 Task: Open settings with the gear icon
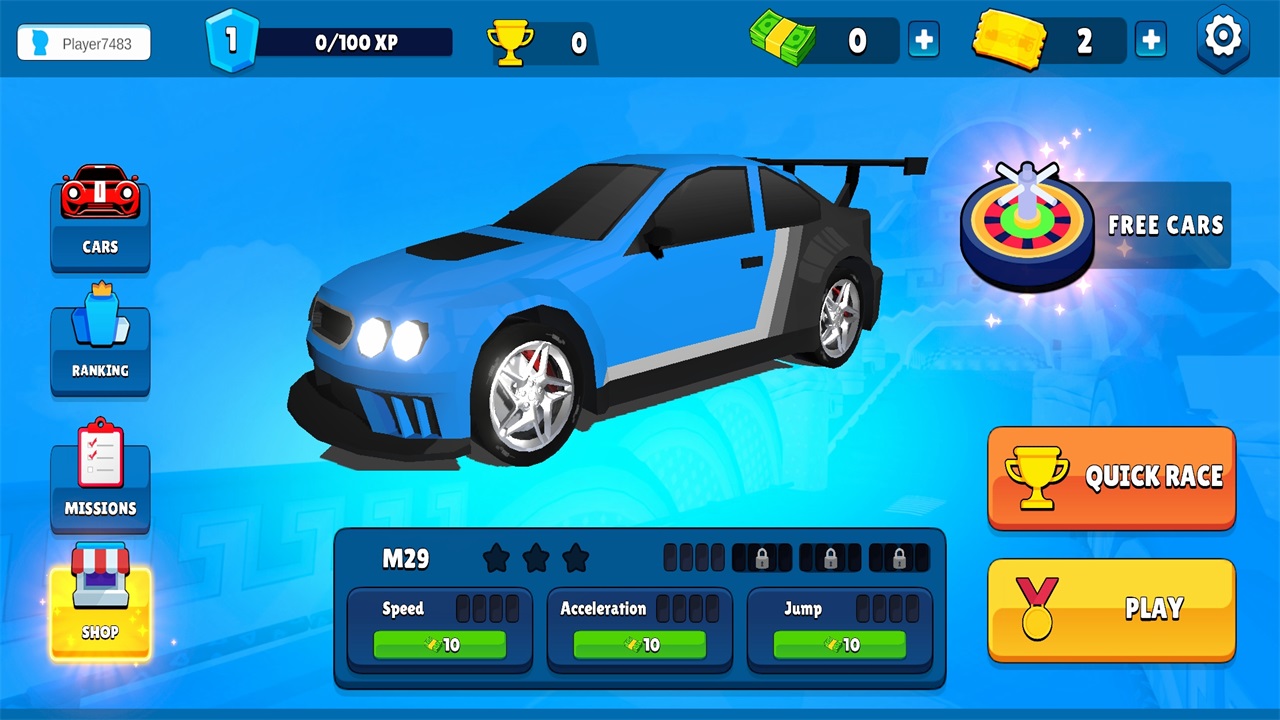(1223, 39)
